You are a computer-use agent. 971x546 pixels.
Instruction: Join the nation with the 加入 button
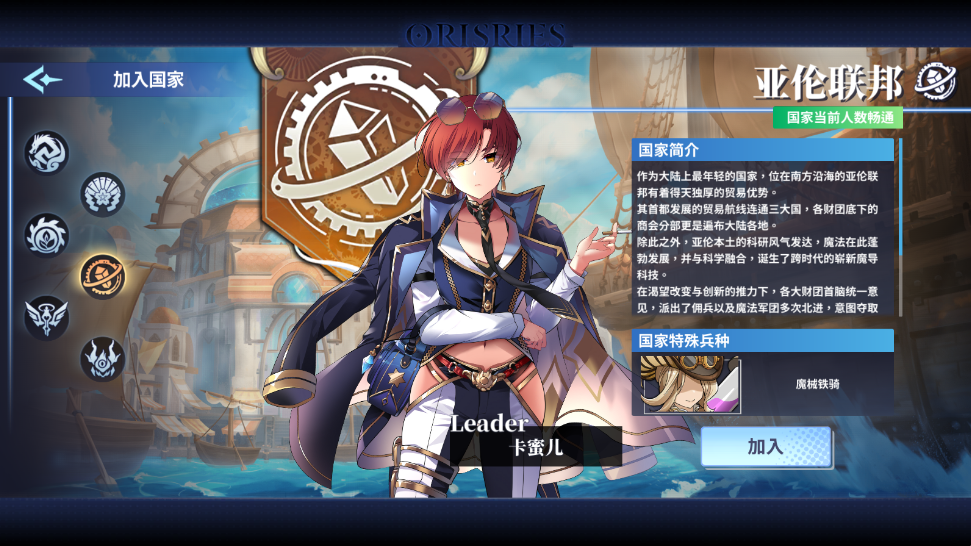pyautogui.click(x=766, y=447)
